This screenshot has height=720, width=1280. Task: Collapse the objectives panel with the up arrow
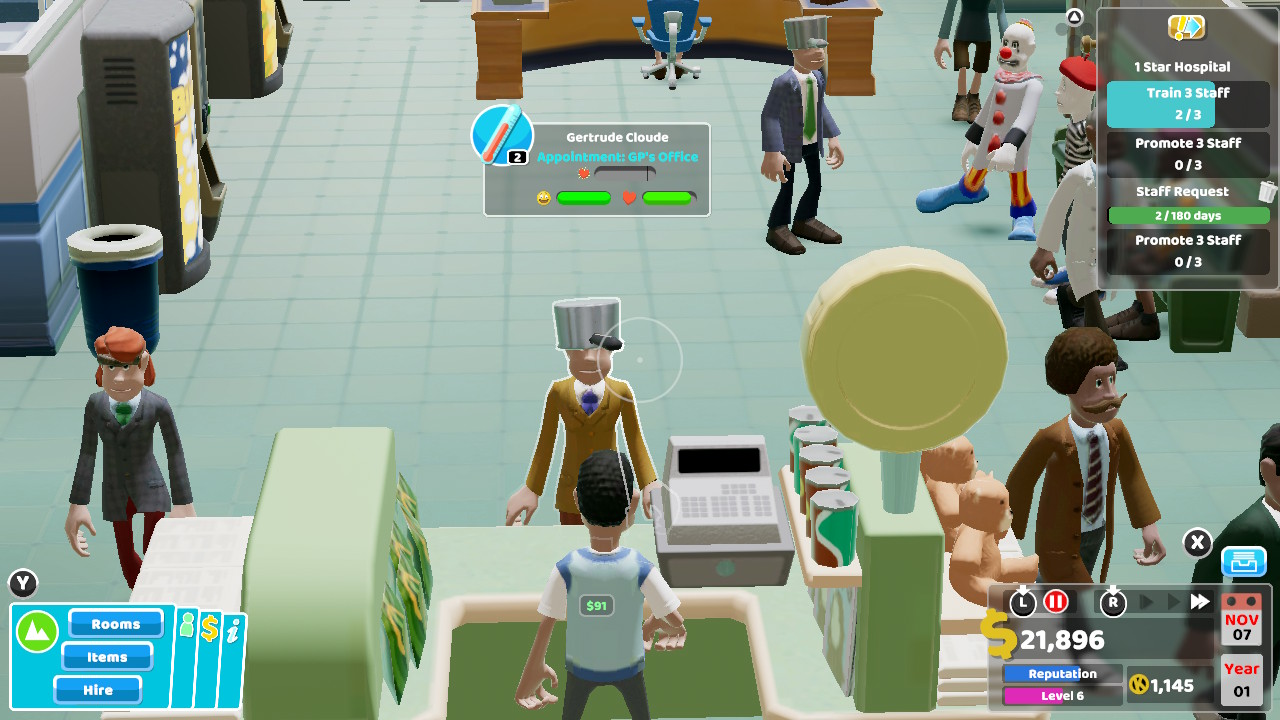(x=1073, y=15)
